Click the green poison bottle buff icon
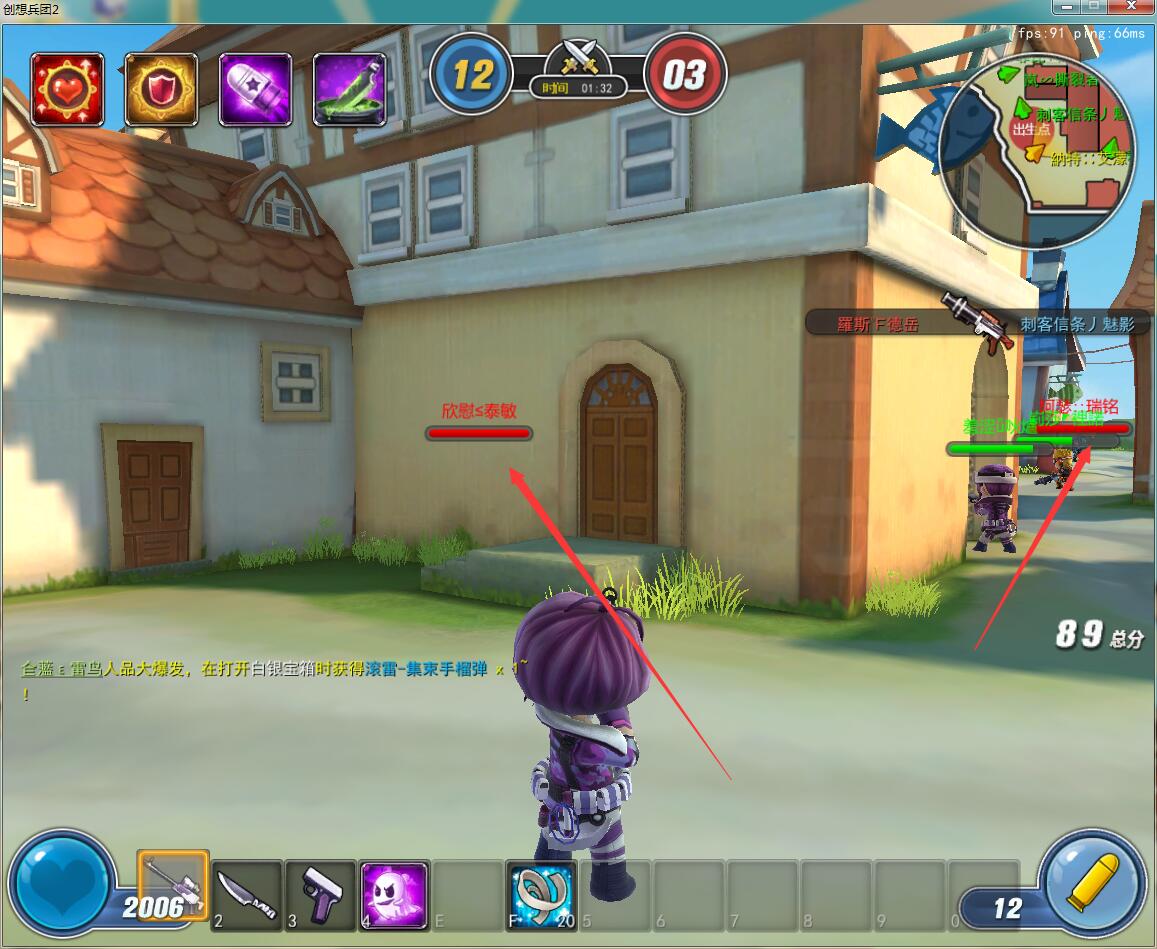 [350, 89]
